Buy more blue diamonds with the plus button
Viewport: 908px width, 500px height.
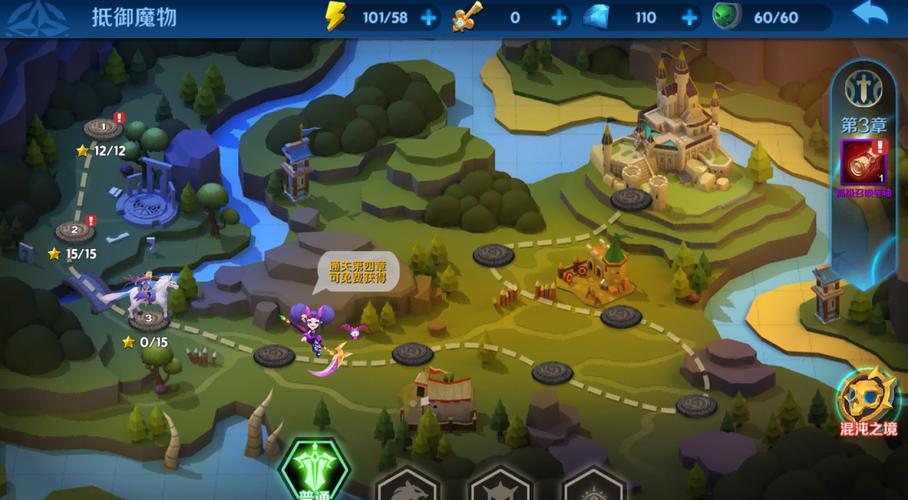[x=689, y=17]
